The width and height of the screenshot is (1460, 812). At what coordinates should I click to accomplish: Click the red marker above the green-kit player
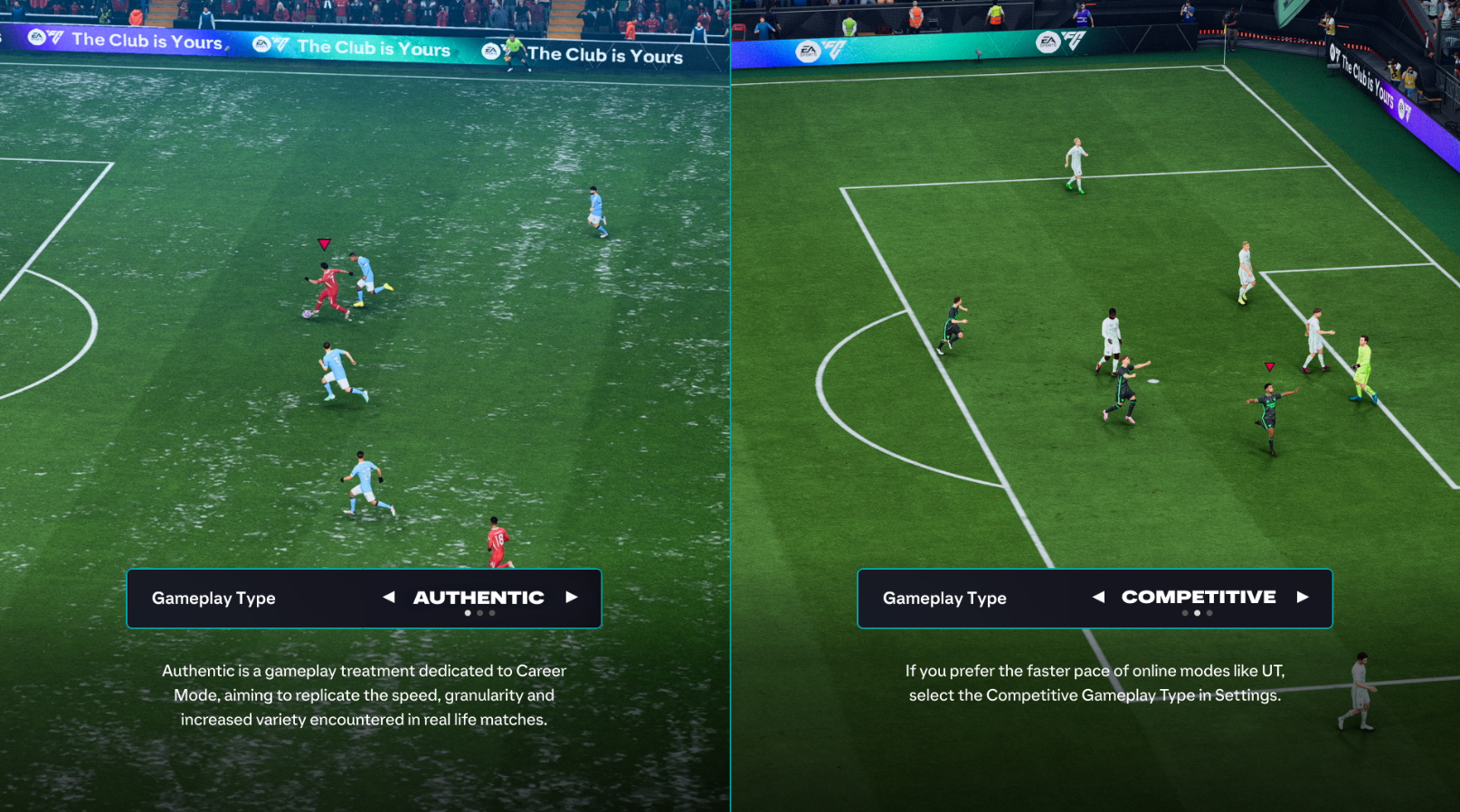click(x=1270, y=365)
